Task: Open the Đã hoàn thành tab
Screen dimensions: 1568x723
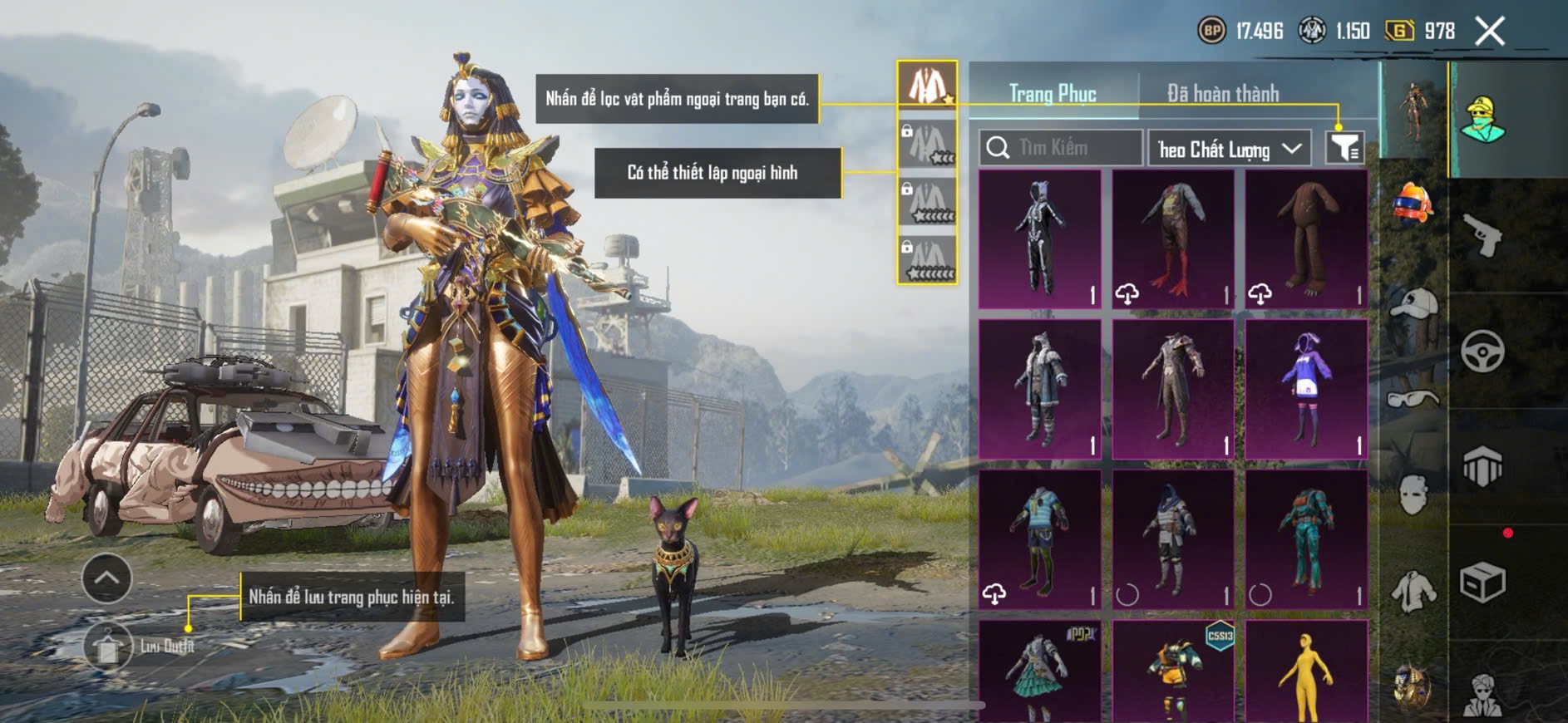Action: (1222, 93)
